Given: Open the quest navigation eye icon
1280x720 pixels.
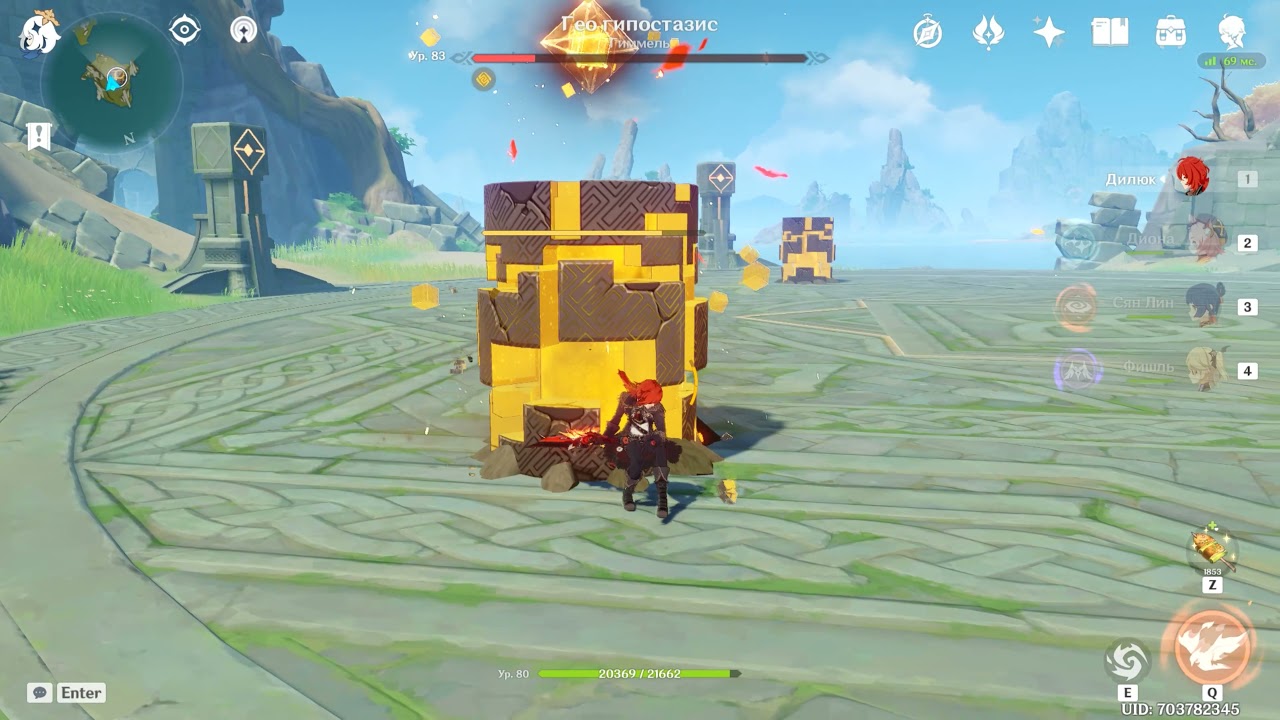Looking at the screenshot, I should 185,30.
